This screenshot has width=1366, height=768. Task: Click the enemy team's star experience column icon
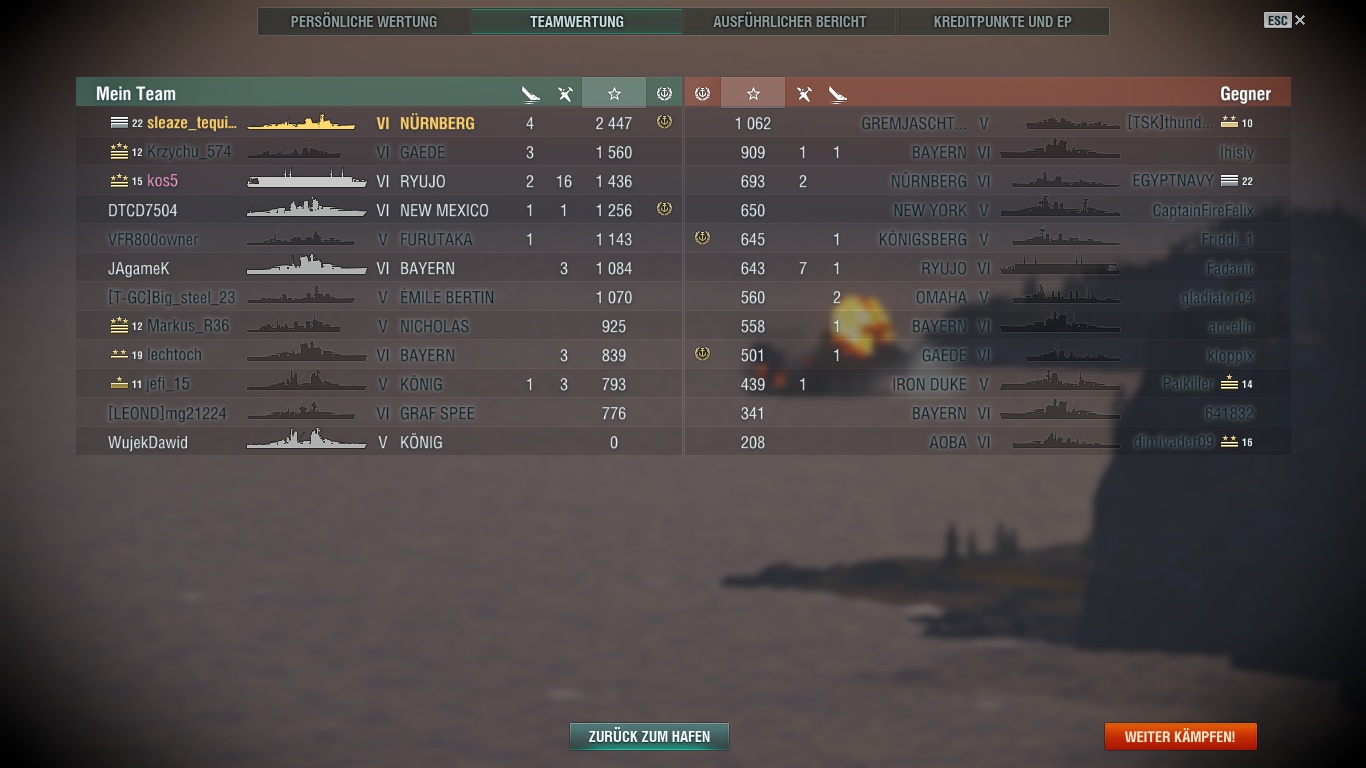pos(752,92)
